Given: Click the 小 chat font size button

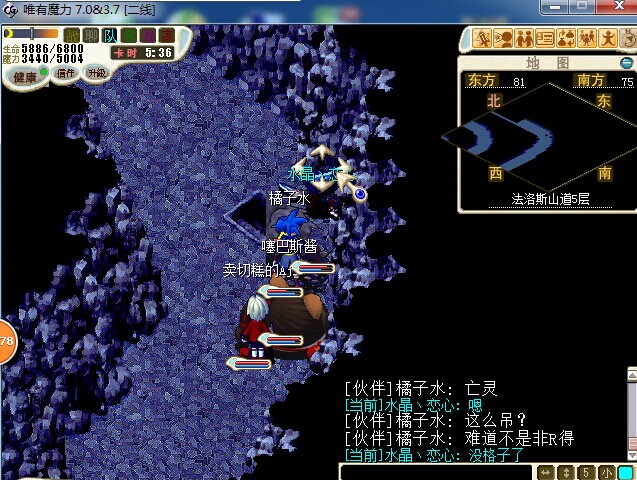Looking at the screenshot, I should [x=606, y=472].
